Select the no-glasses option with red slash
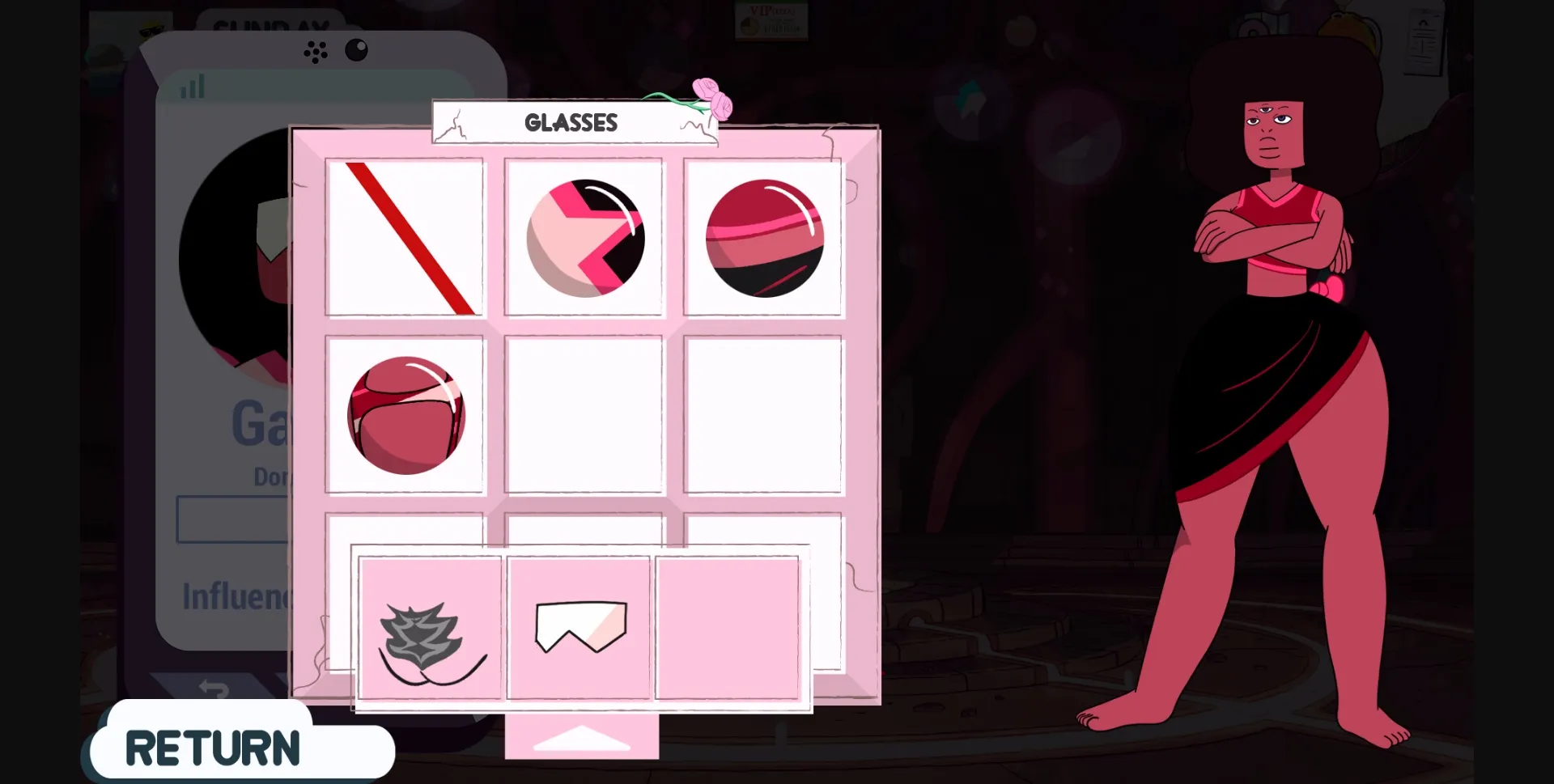This screenshot has width=1554, height=784. coord(406,237)
